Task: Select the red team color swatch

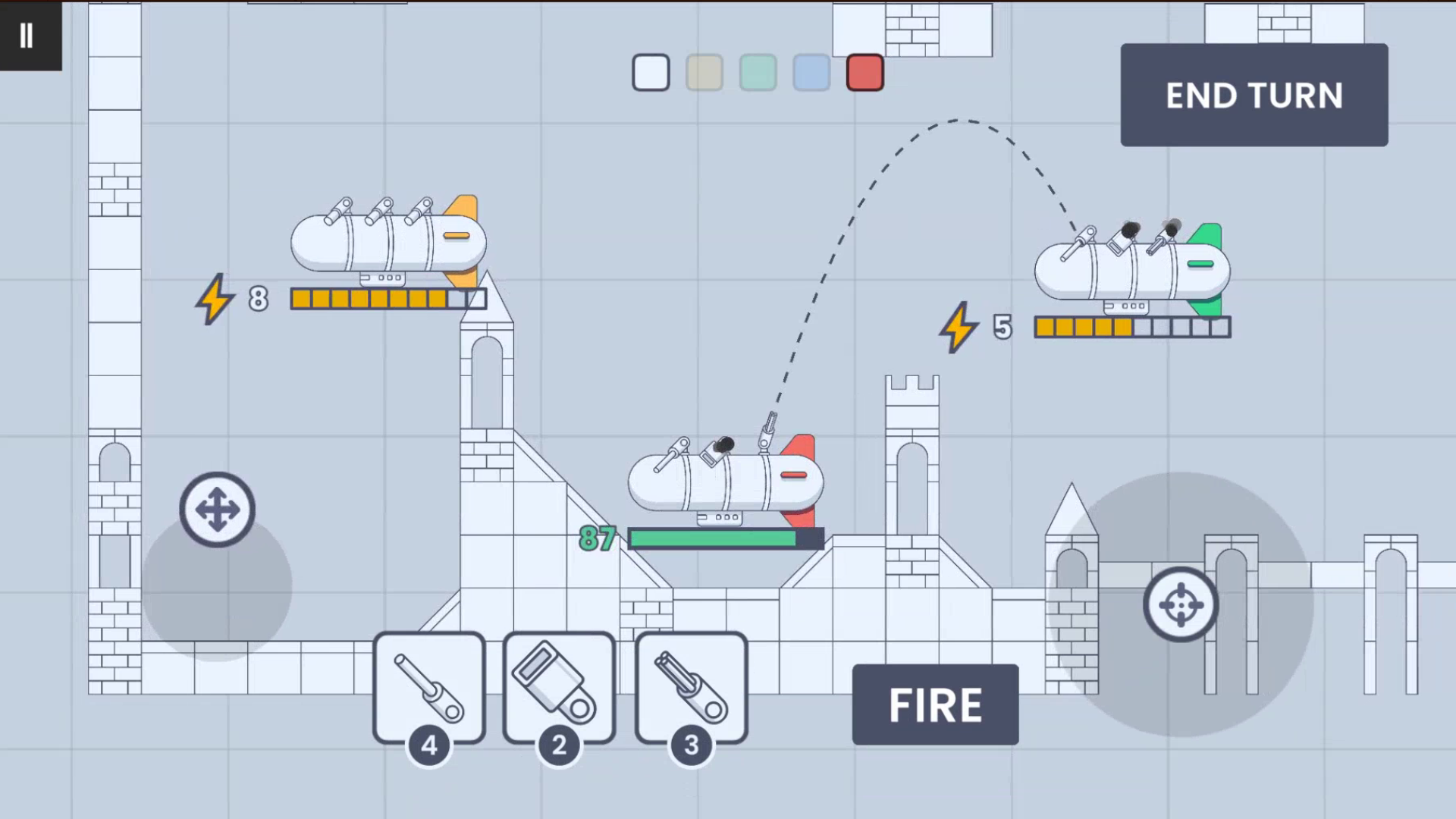Action: tap(864, 73)
